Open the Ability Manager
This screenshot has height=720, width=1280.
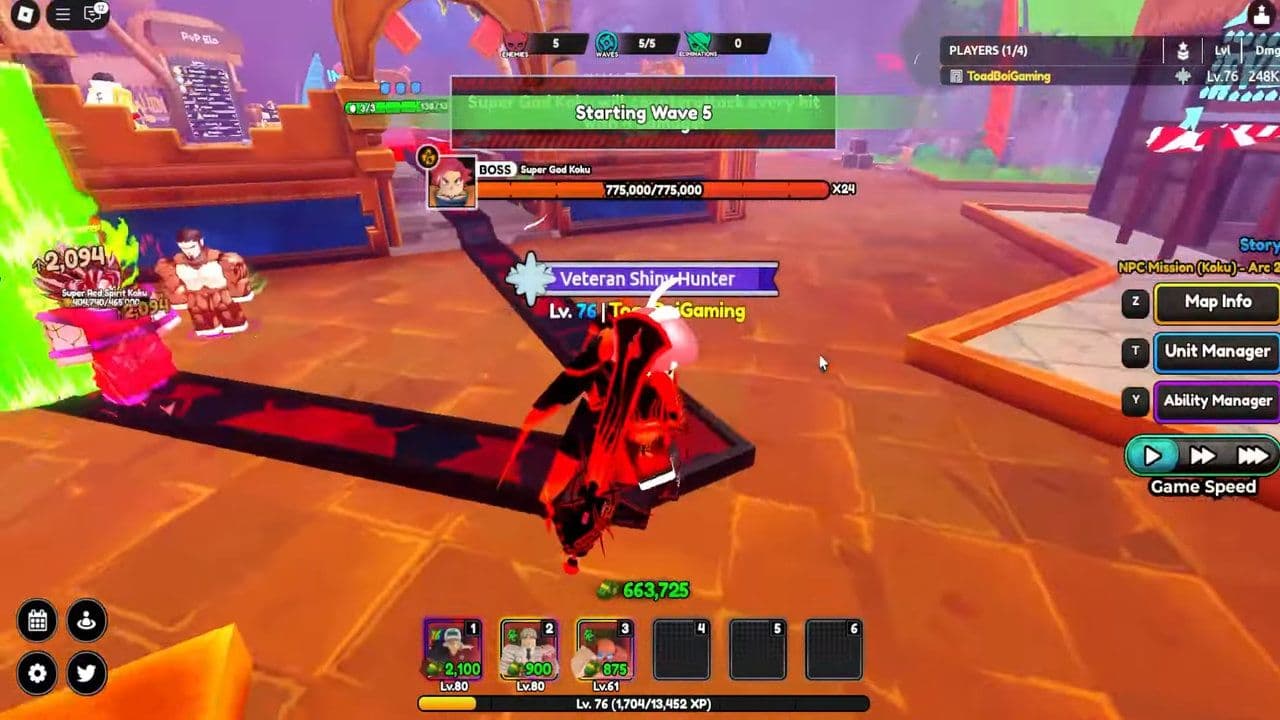1216,401
